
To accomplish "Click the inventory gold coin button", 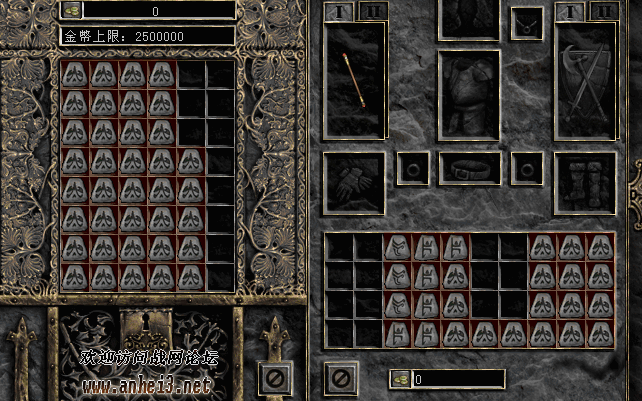I will coord(398,379).
